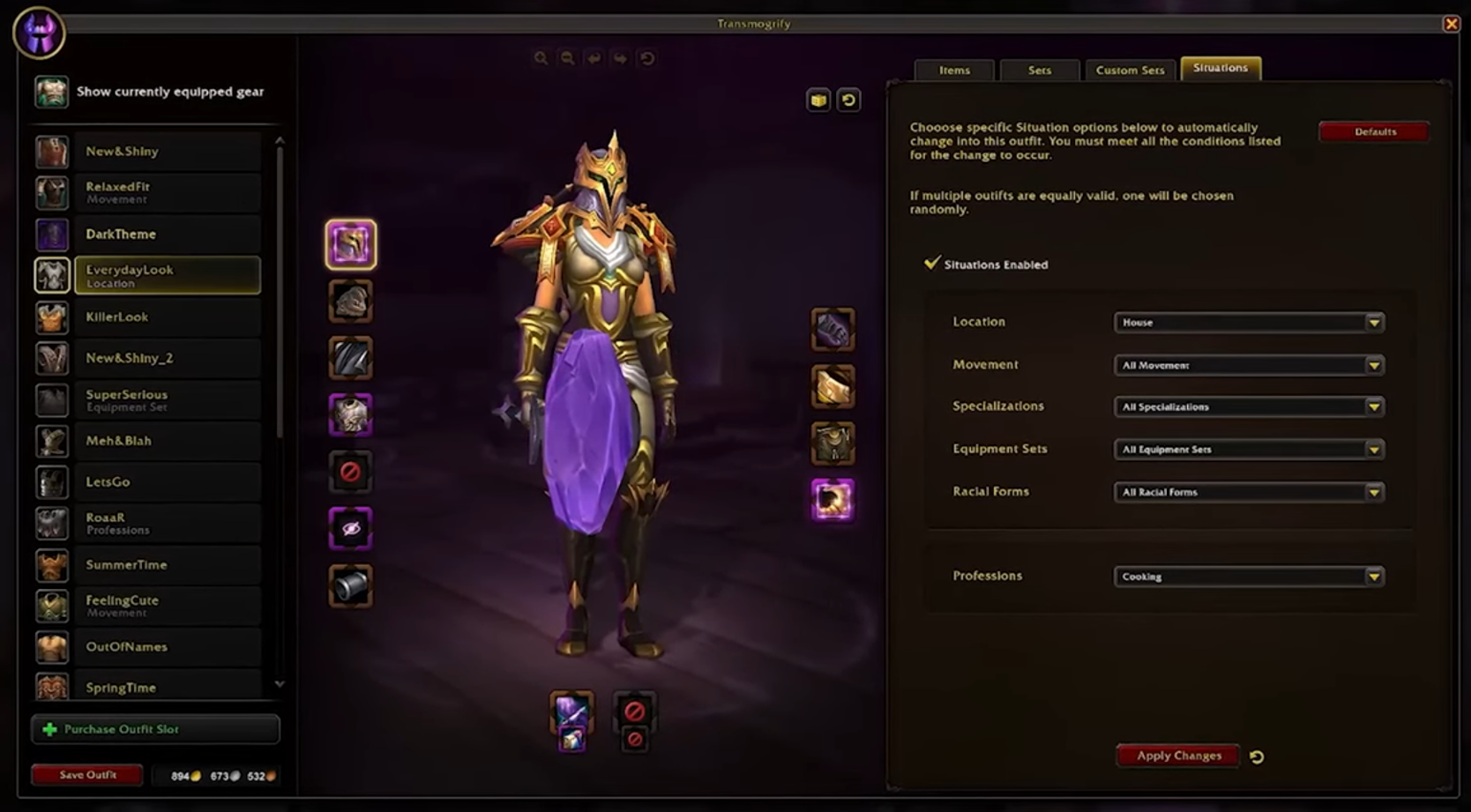Expand the Equipment Sets dropdown
Screen dimensions: 1471x812
pos(1248,450)
